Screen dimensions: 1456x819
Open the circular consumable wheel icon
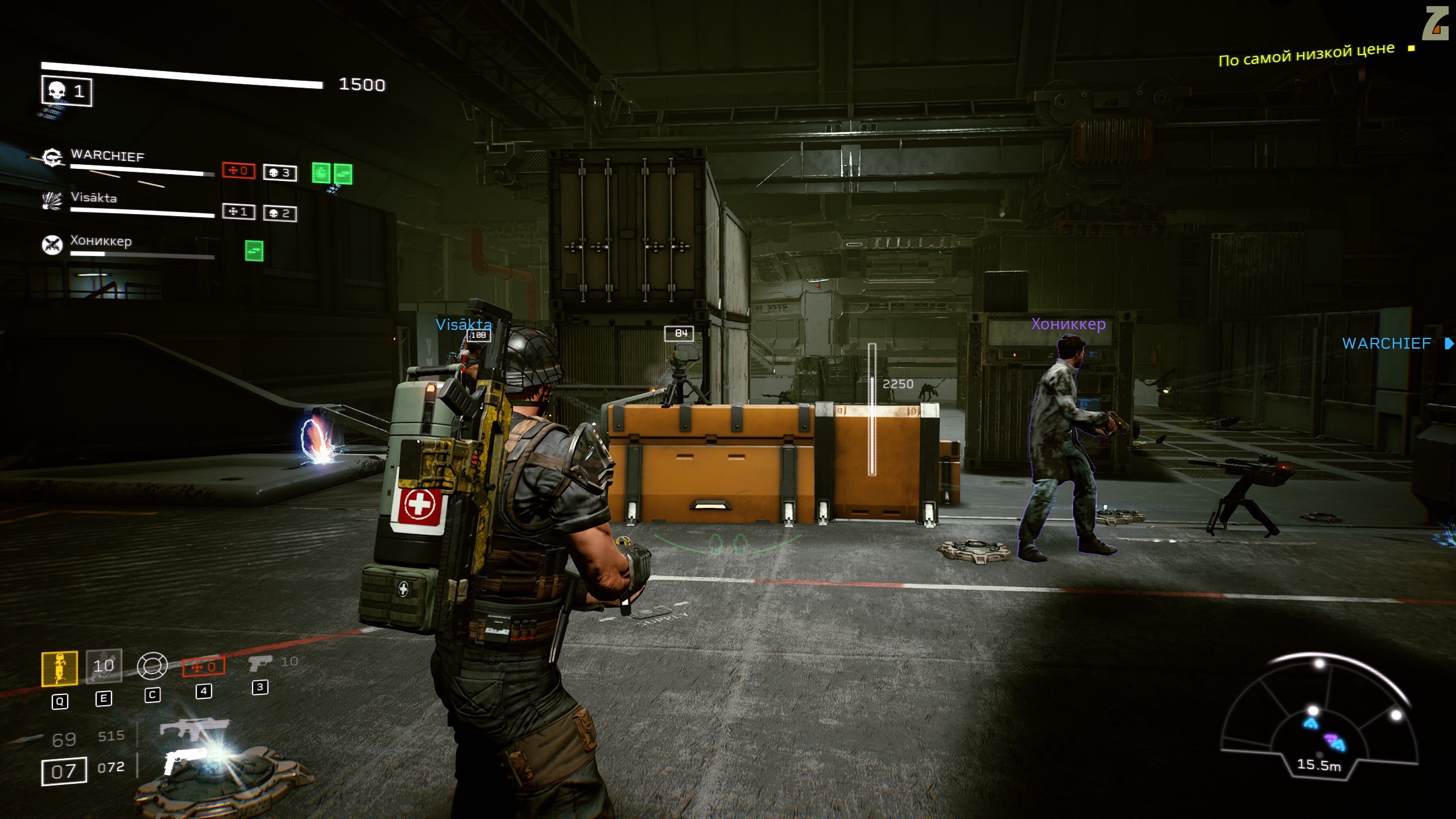pyautogui.click(x=152, y=665)
